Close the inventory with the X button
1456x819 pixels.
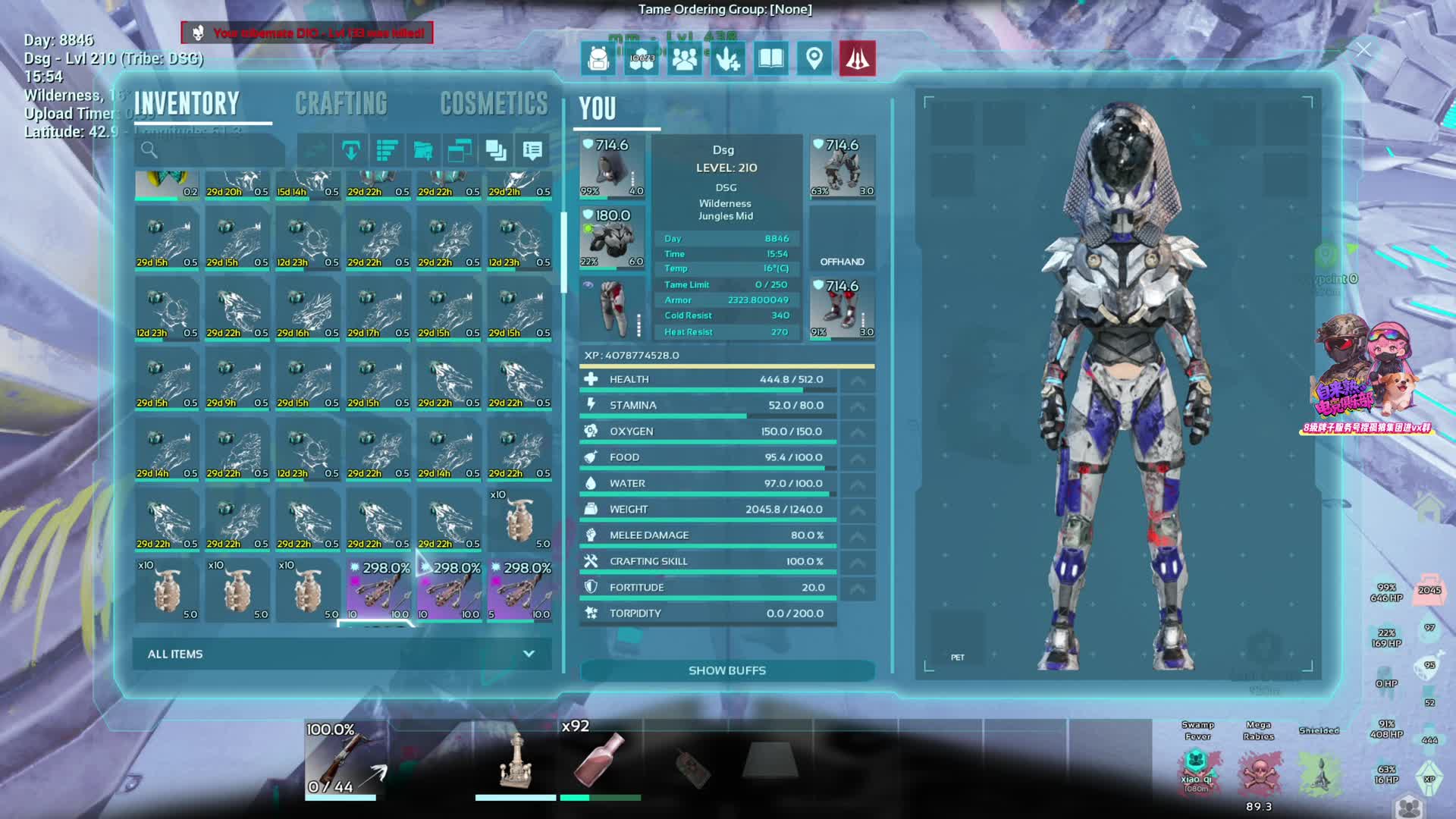1363,50
